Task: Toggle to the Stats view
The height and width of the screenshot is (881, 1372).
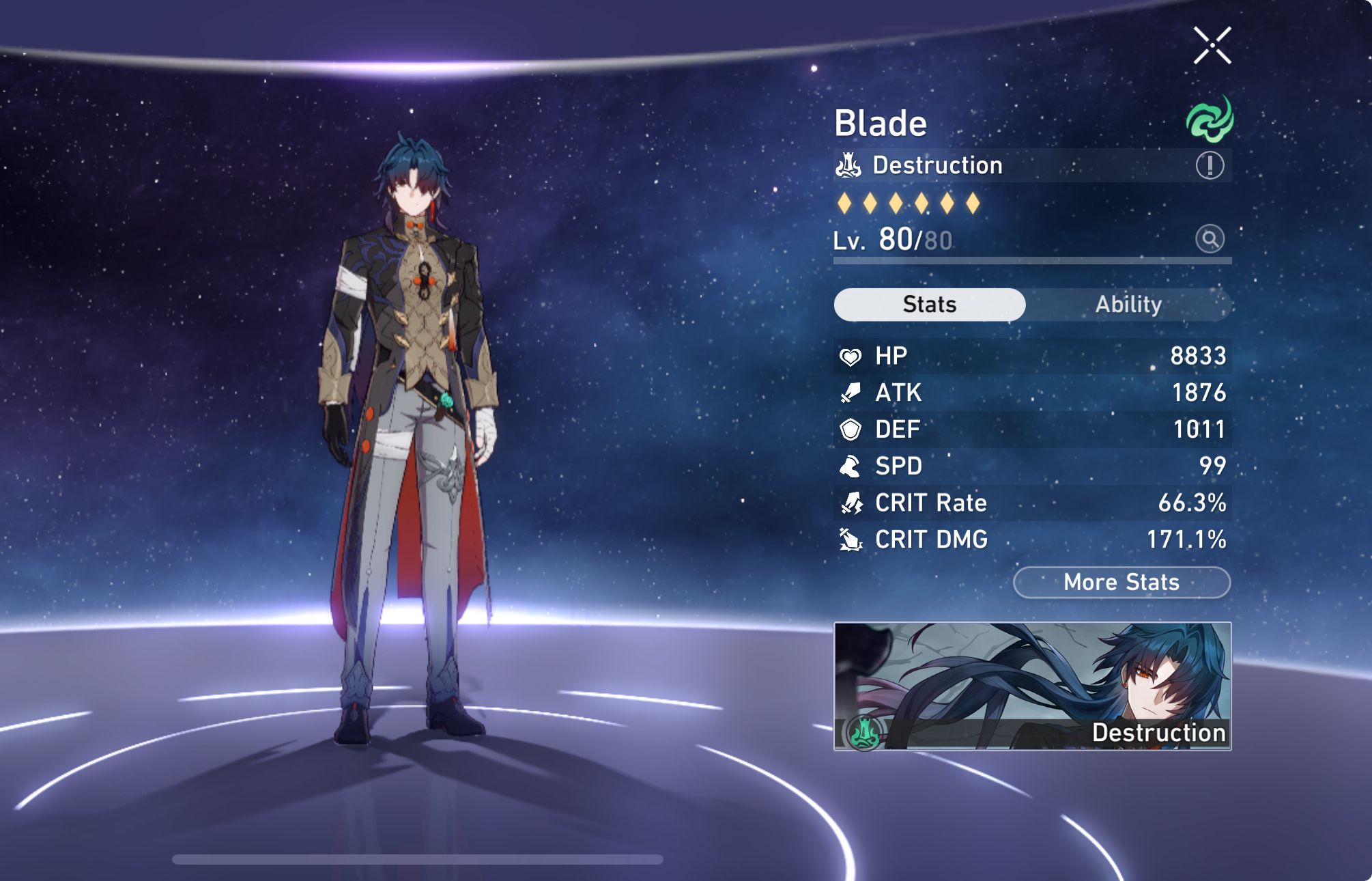Action: pos(929,304)
